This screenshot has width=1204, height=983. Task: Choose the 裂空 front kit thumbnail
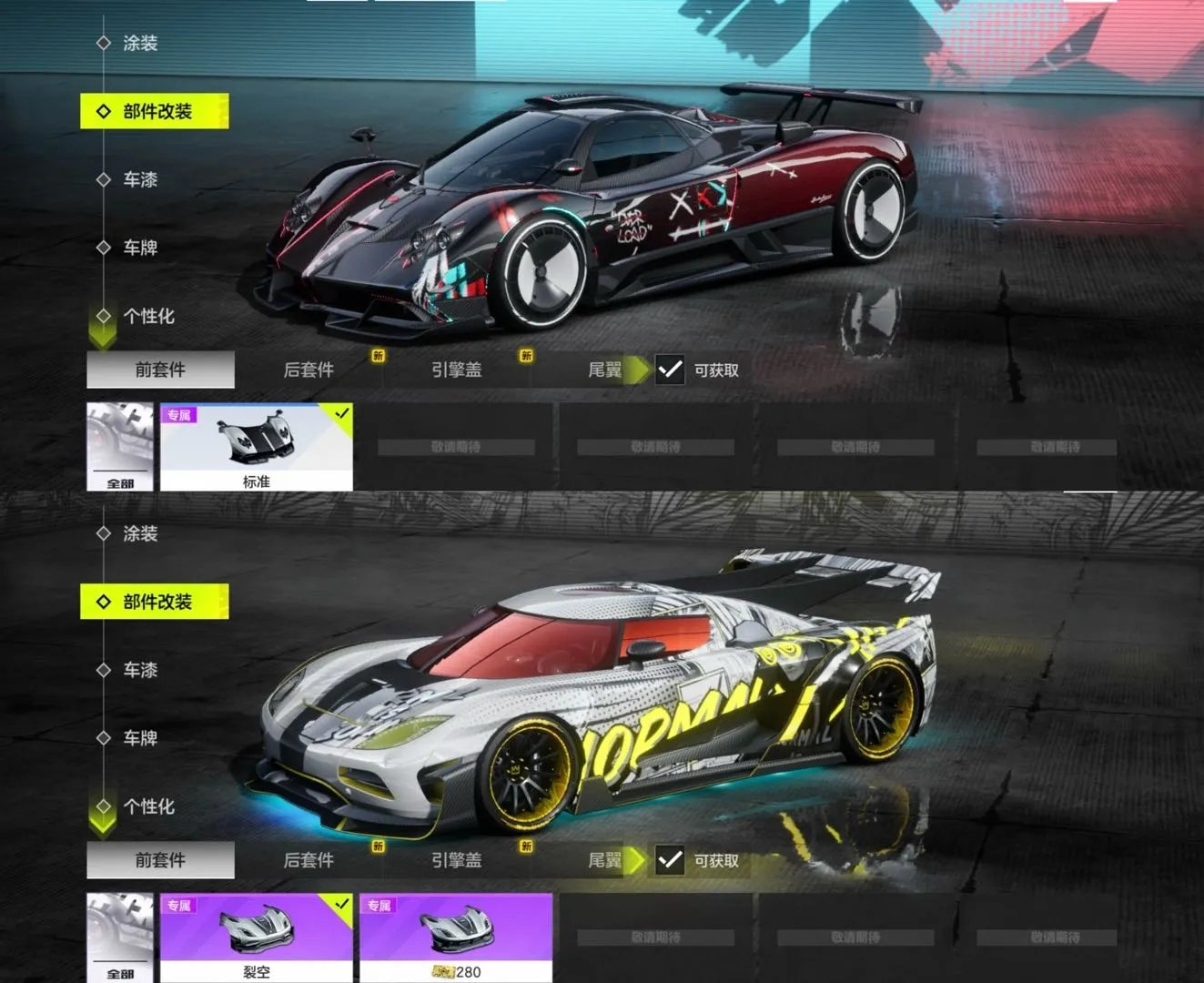point(256,937)
